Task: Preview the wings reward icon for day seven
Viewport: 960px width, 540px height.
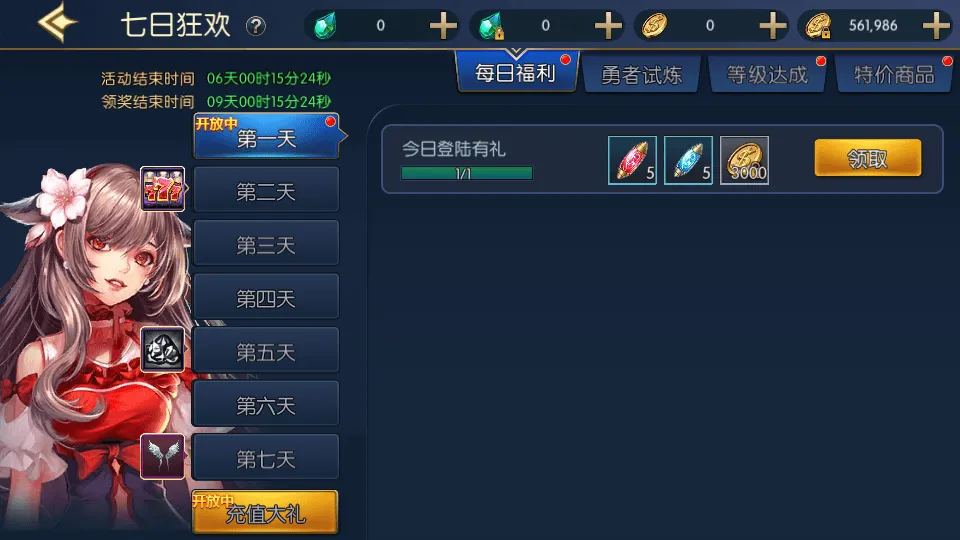Action: (162, 456)
